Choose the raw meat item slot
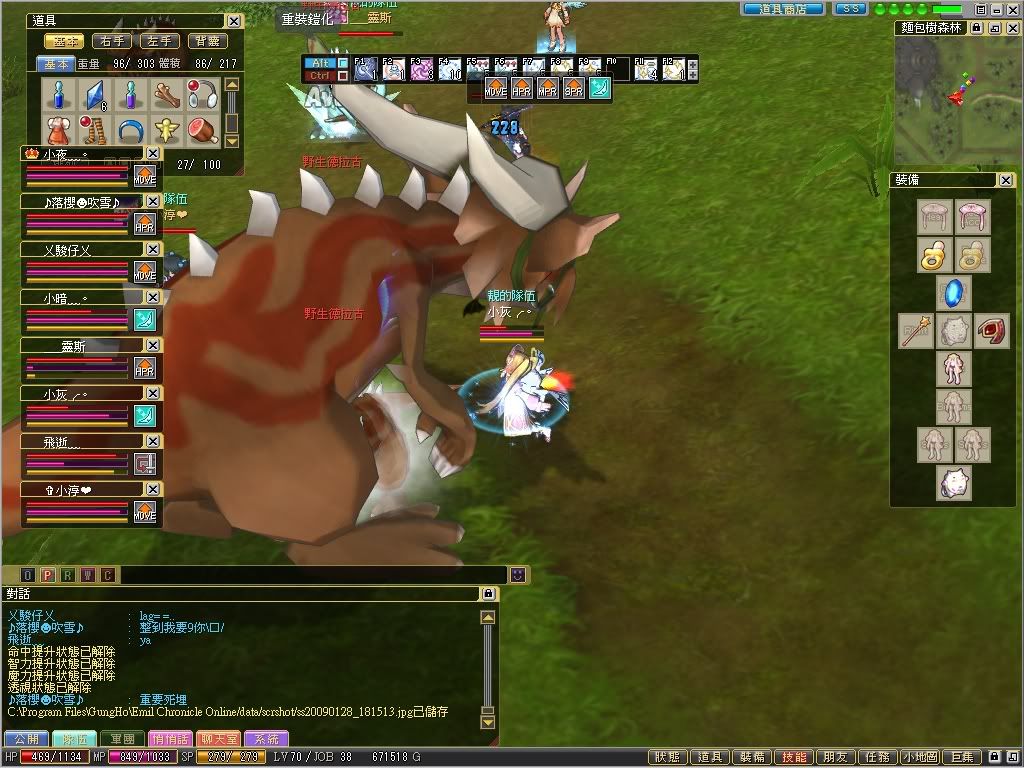The height and width of the screenshot is (768, 1024). [203, 131]
